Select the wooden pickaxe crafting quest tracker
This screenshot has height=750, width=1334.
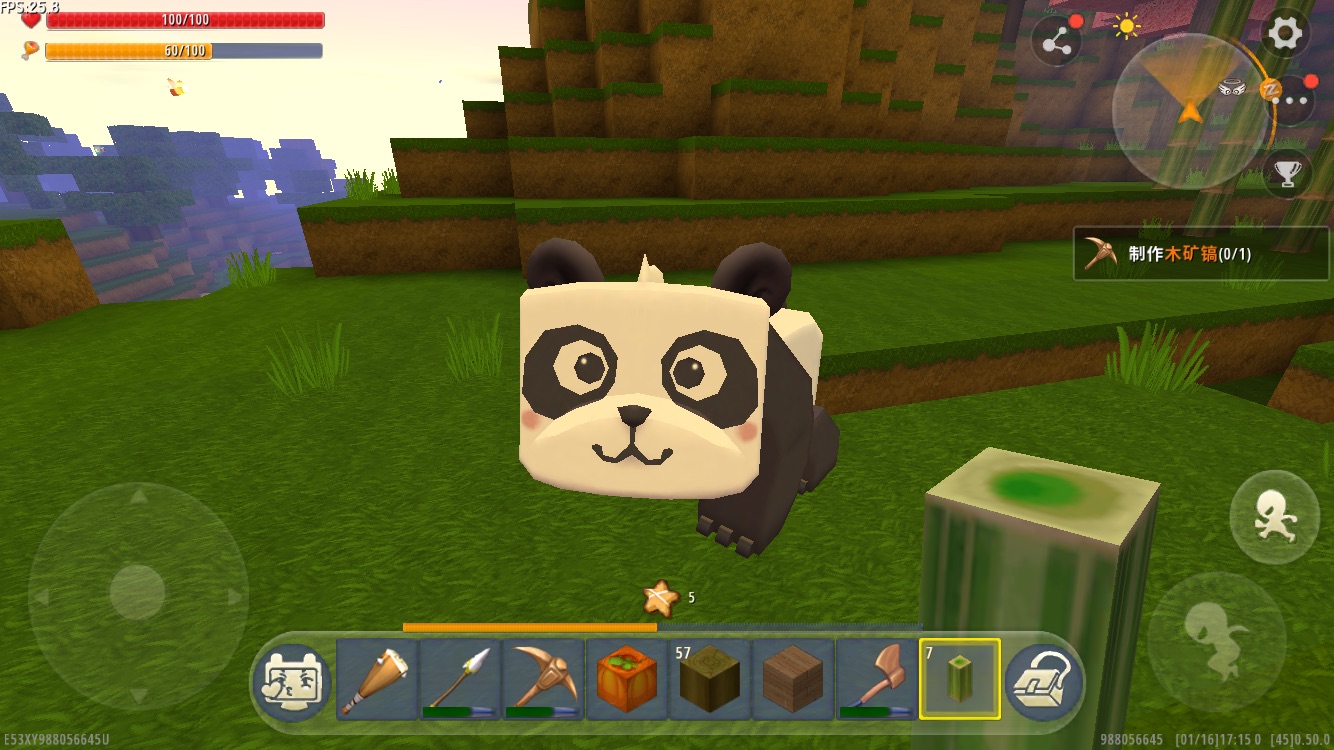[1201, 254]
